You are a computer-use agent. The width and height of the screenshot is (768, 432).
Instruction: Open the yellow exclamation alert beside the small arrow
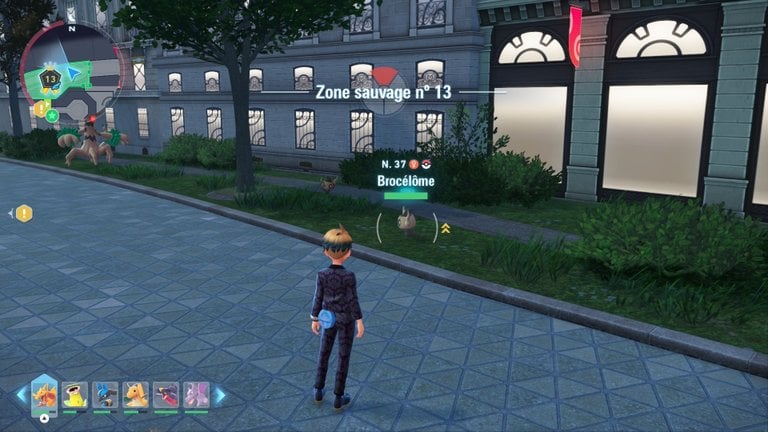[x=24, y=213]
